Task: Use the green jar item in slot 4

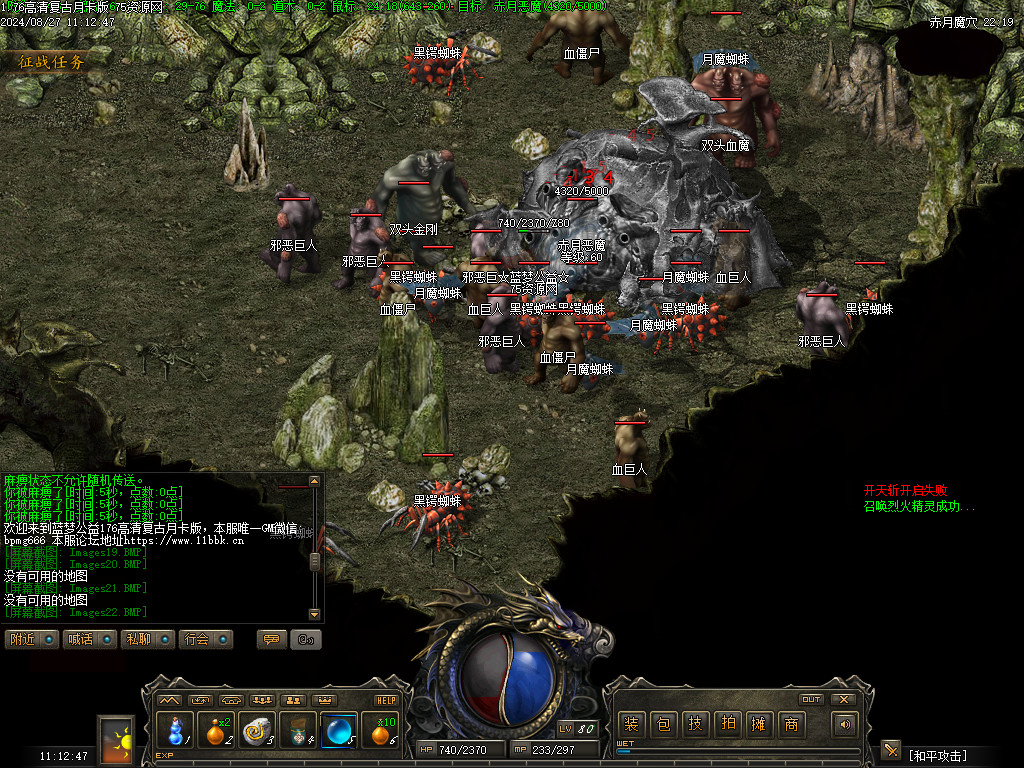Action: pos(298,731)
